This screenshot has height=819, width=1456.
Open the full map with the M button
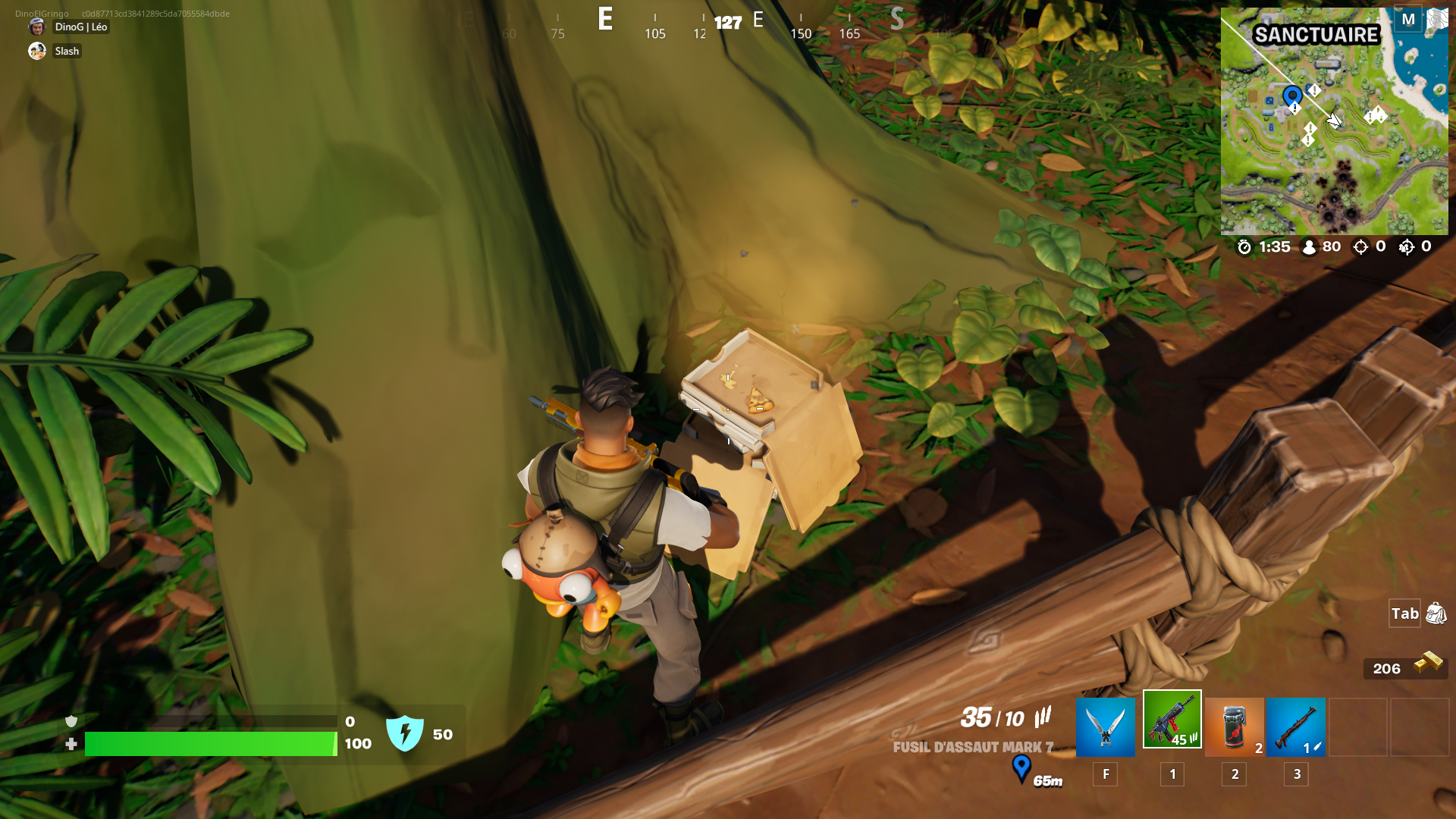point(1408,19)
